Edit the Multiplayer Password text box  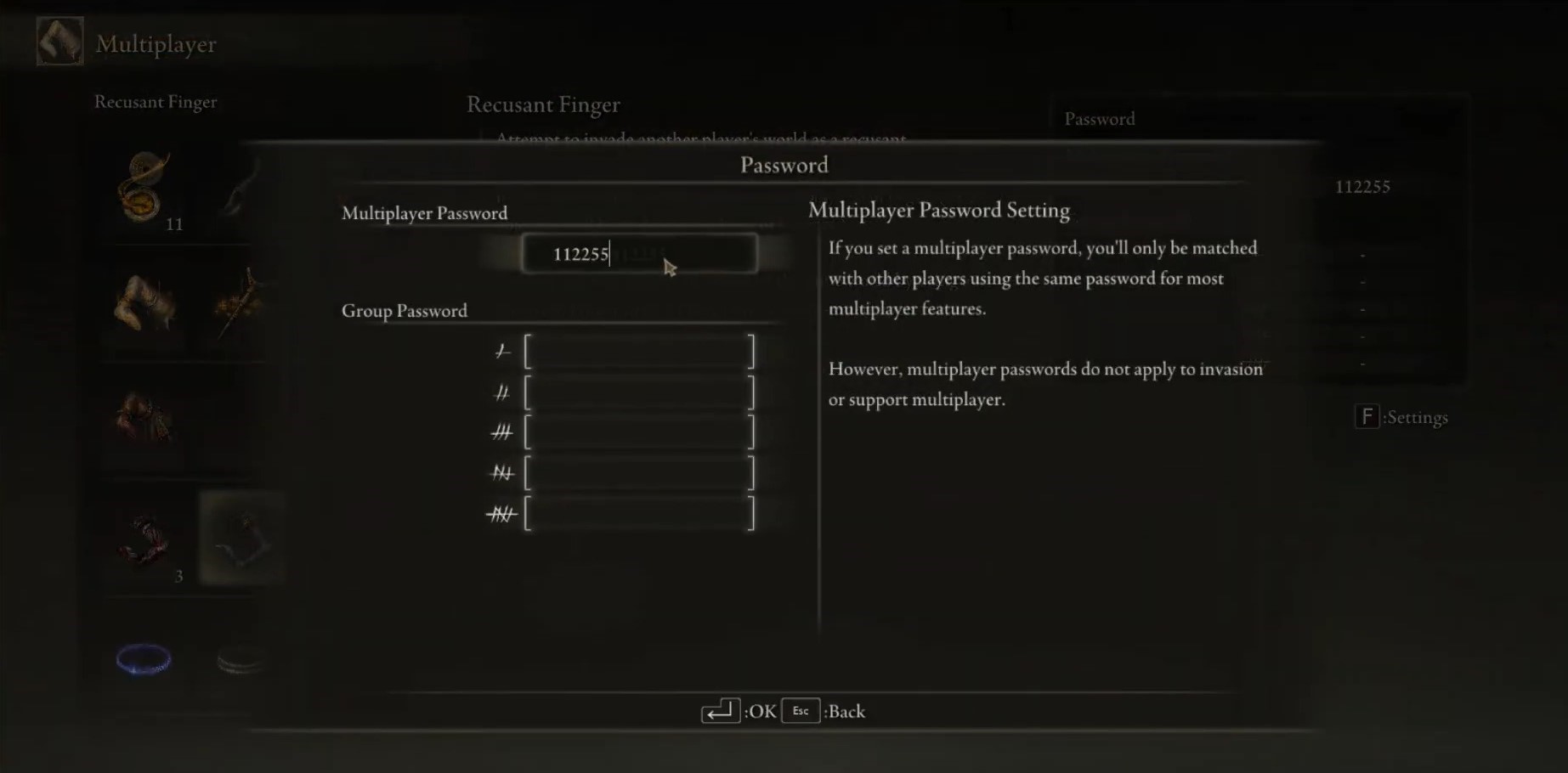(x=639, y=253)
